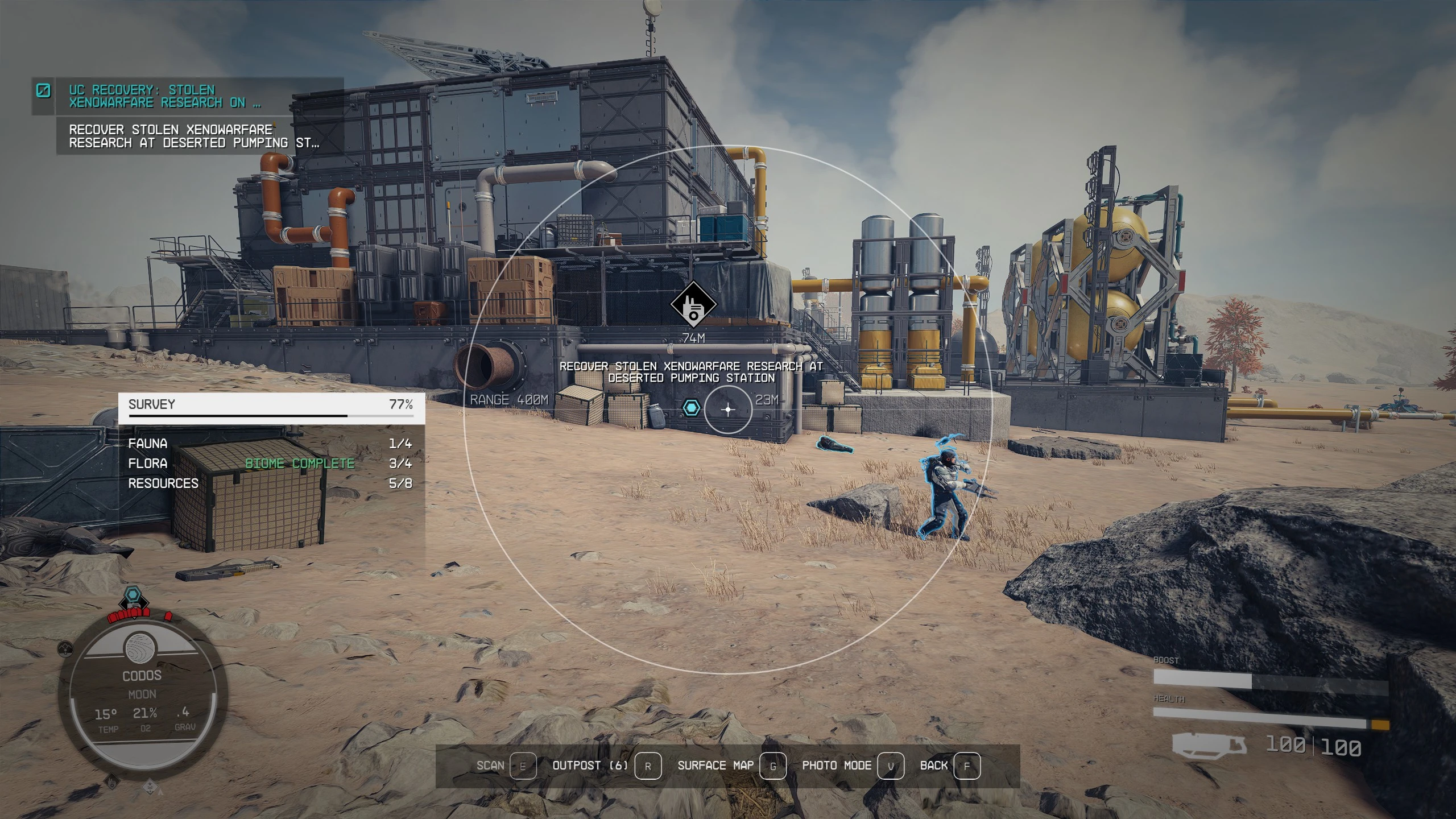Select the Fauna survey row
1456x819 pixels.
click(270, 444)
